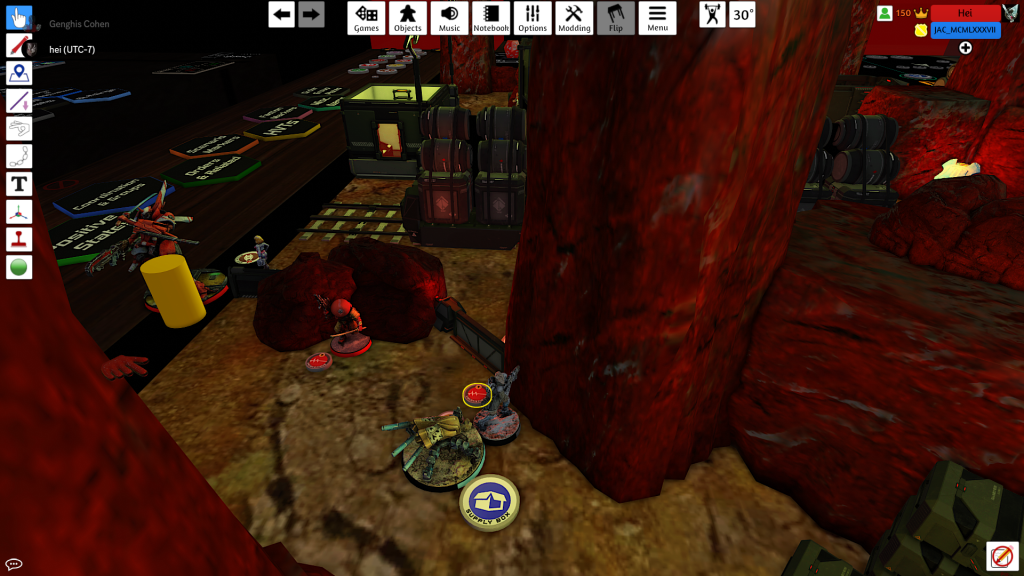1024x576 pixels.
Task: Activate the red stamp tool
Action: tap(19, 240)
